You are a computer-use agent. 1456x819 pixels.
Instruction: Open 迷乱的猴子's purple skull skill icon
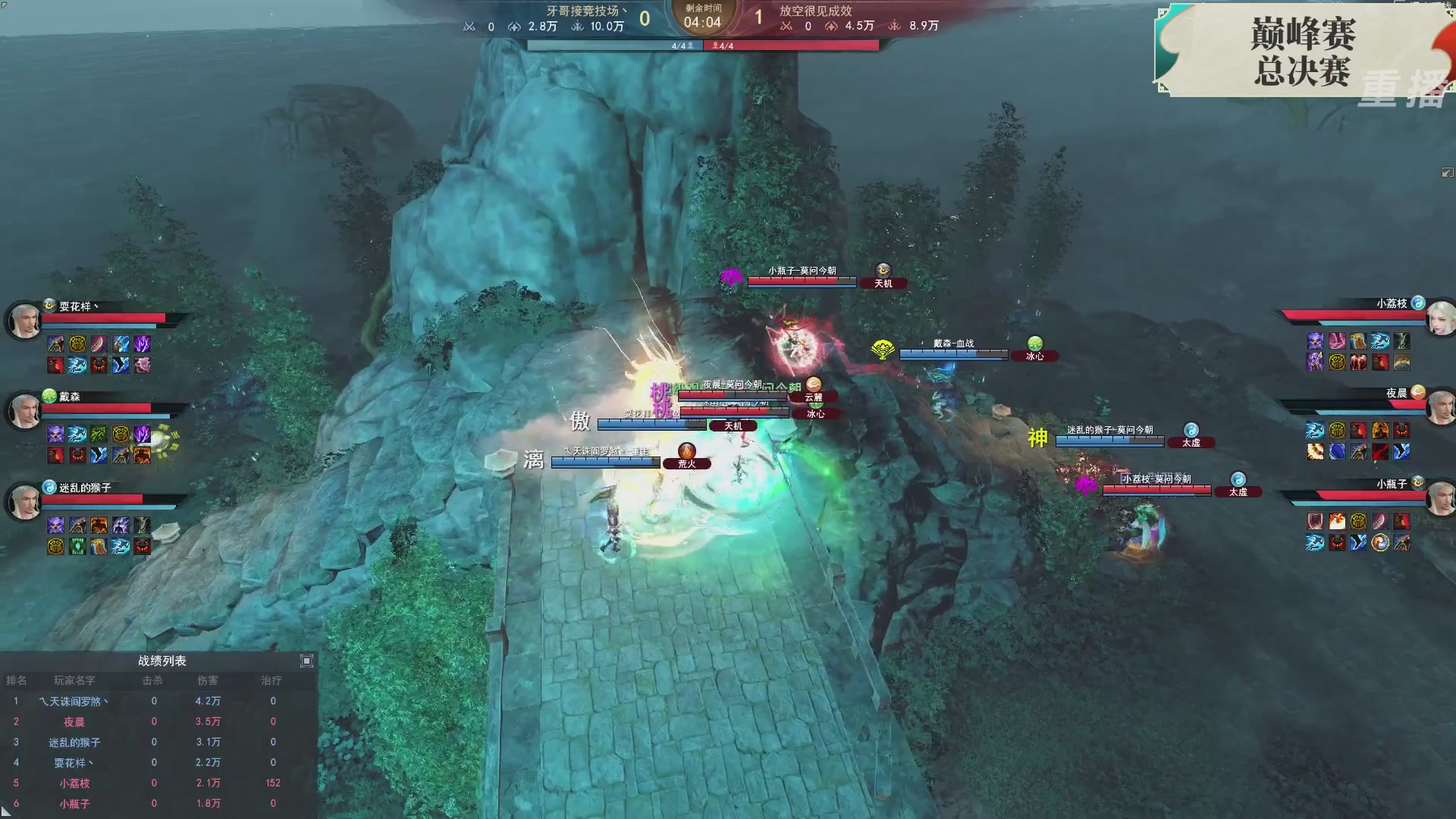tap(55, 523)
